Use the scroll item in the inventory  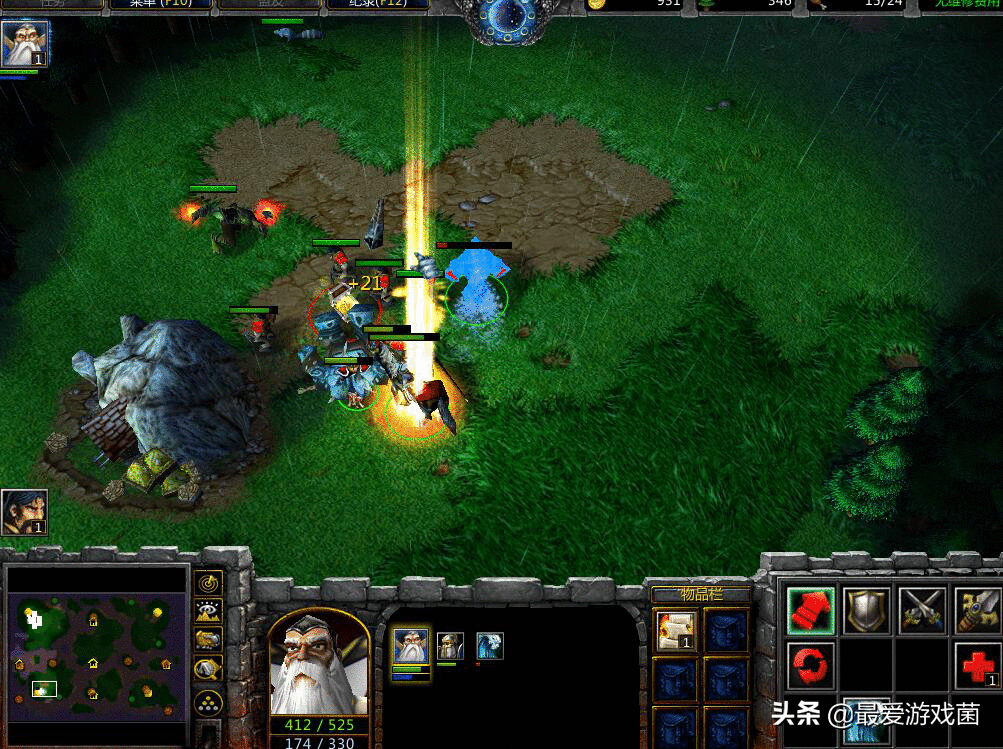(674, 630)
